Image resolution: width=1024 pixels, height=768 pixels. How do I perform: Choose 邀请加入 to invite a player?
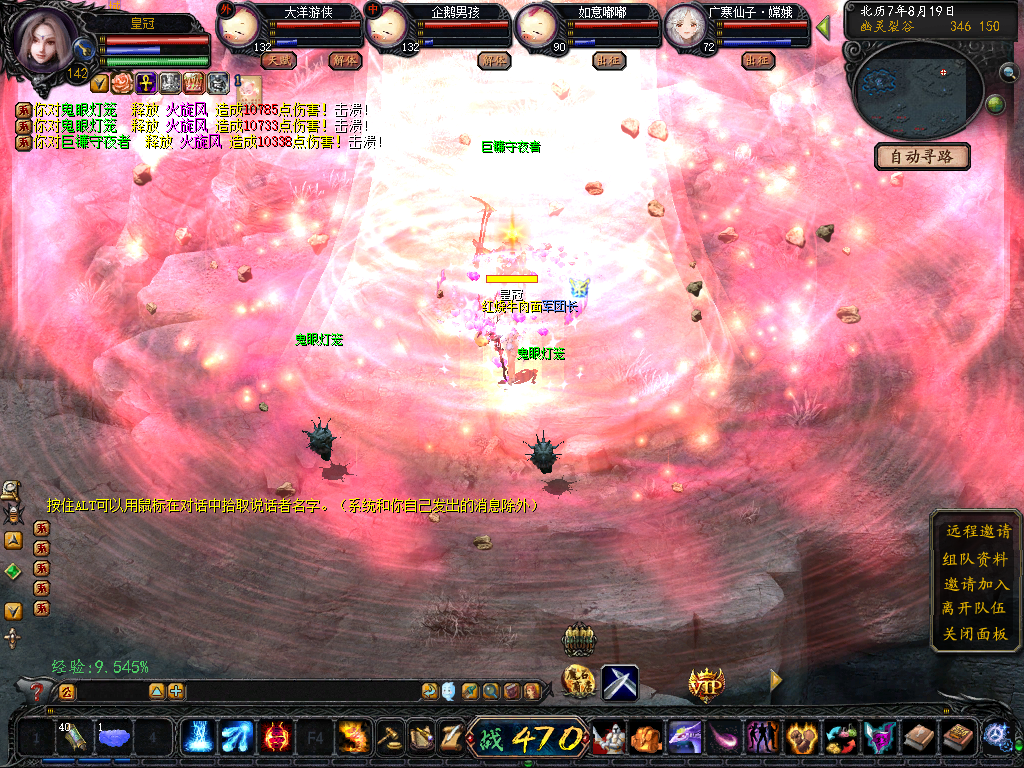pyautogui.click(x=977, y=584)
